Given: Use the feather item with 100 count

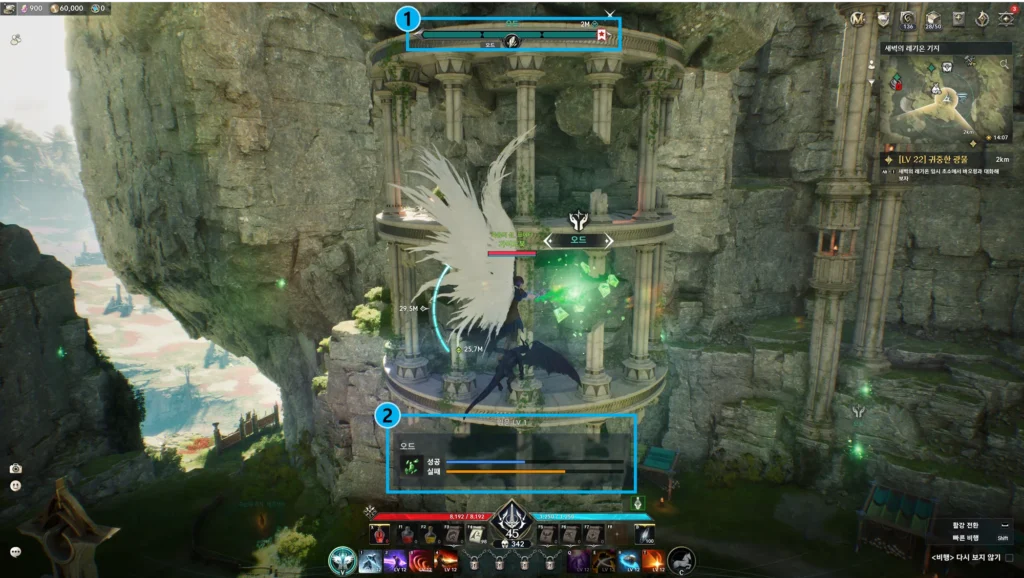Looking at the screenshot, I should pos(645,536).
